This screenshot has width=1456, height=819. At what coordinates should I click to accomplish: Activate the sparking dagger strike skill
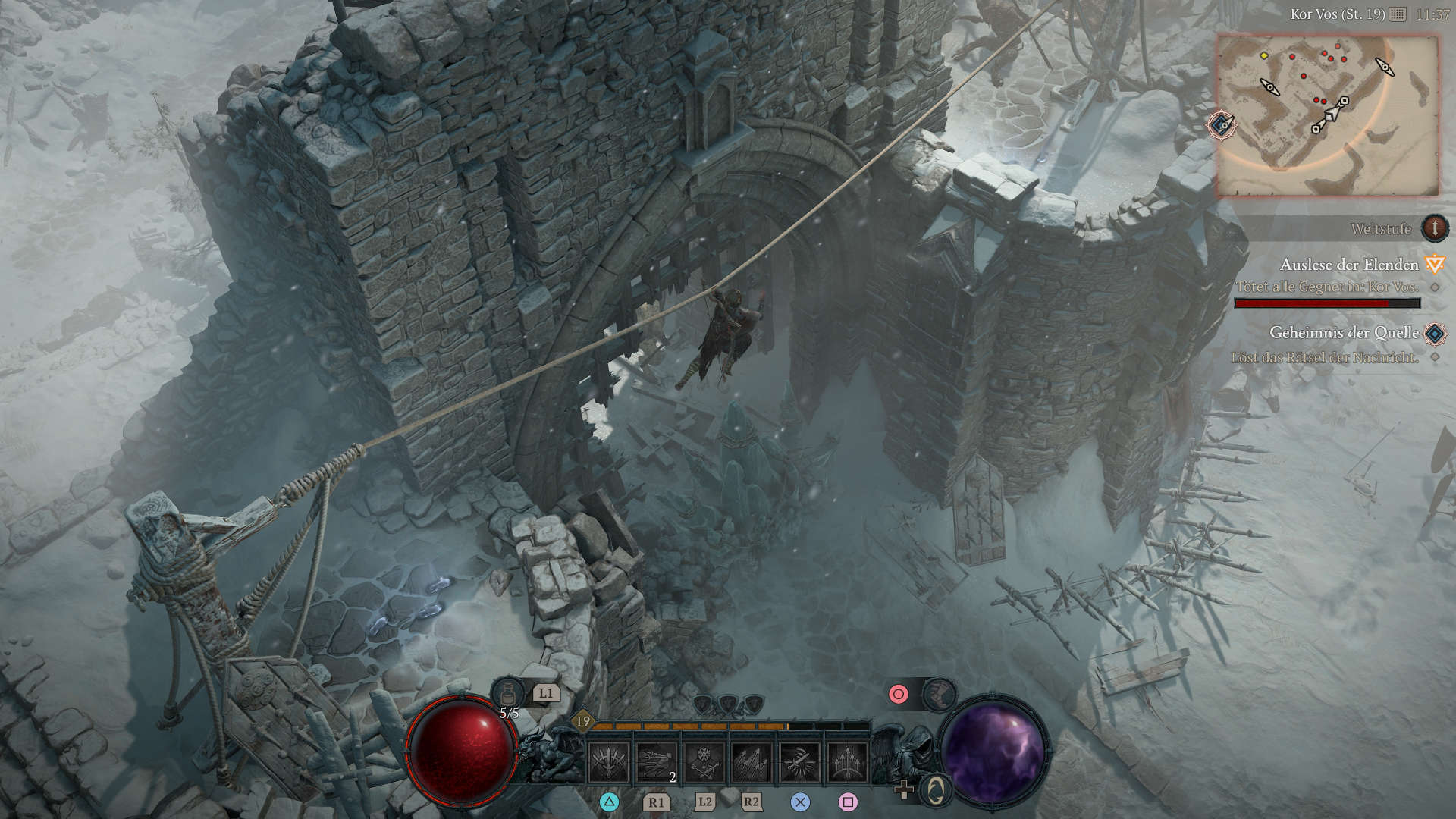click(799, 761)
